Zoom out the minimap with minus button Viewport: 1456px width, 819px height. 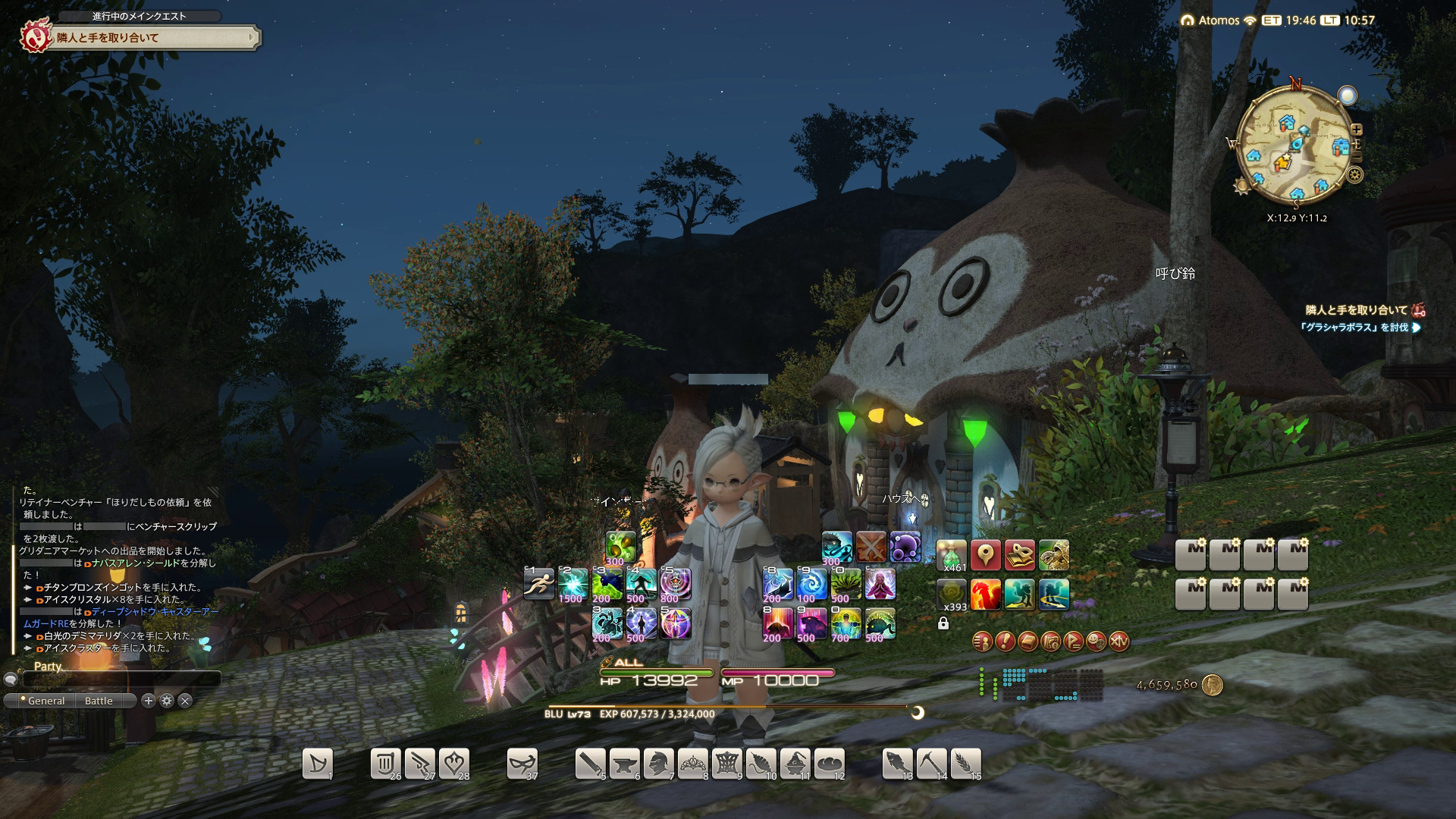1357,157
